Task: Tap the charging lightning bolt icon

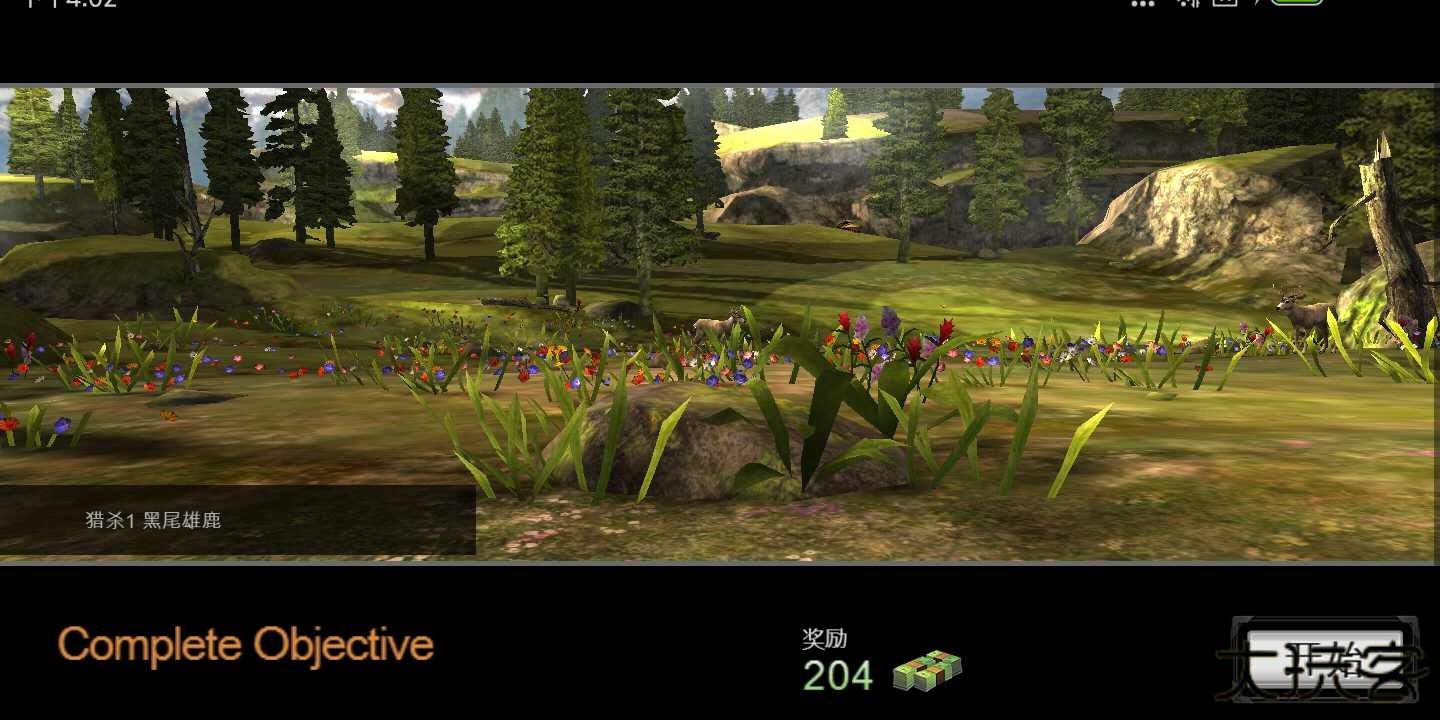Action: [1258, 4]
